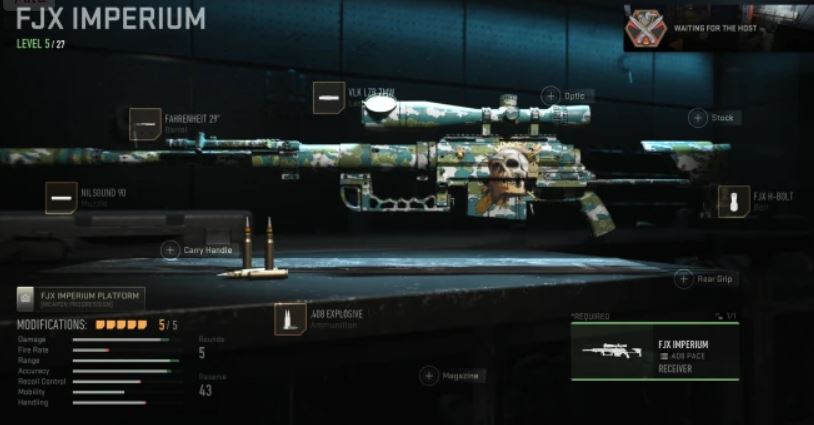Add an Optic attachment
The height and width of the screenshot is (425, 814).
point(550,96)
